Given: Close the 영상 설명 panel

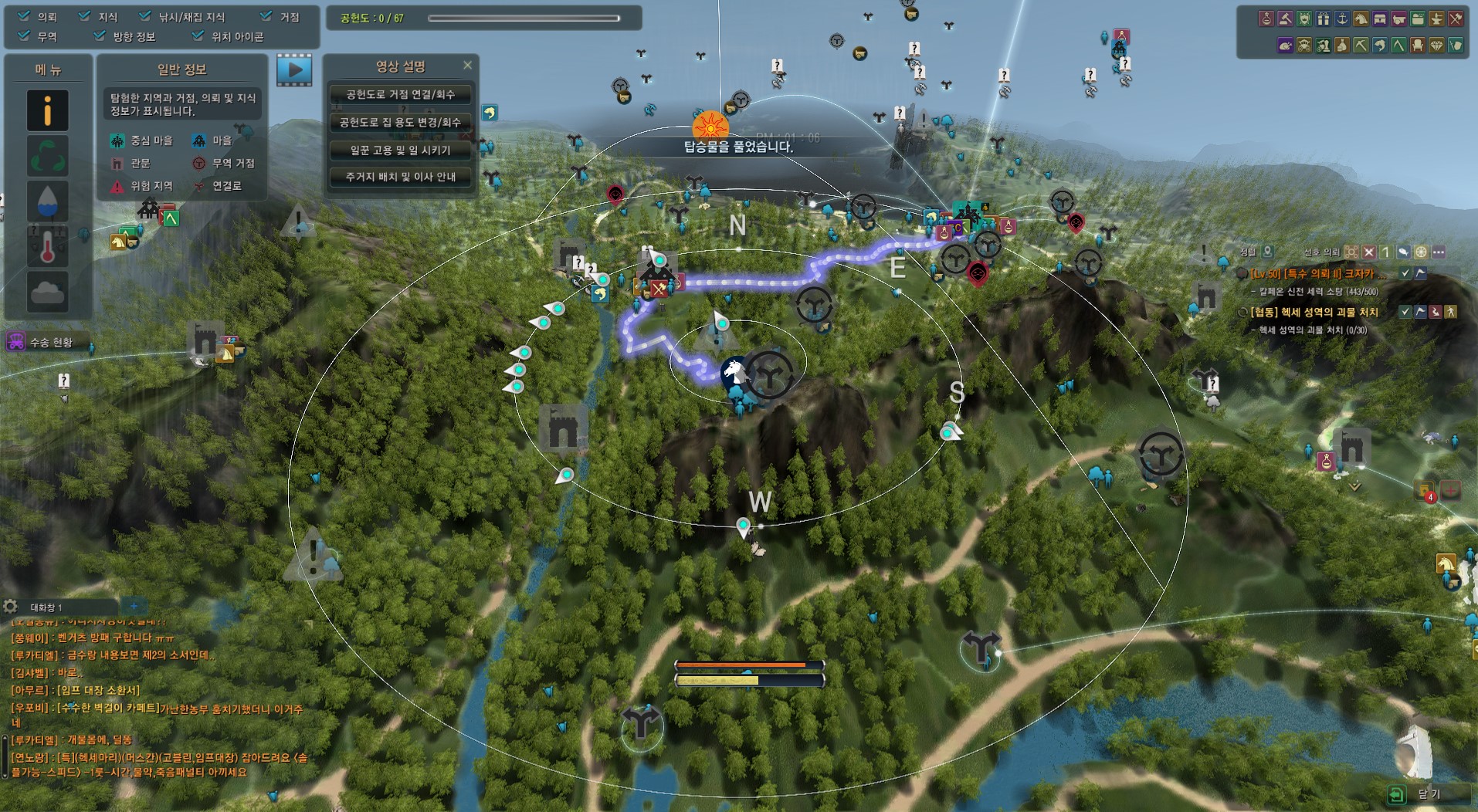Looking at the screenshot, I should [x=467, y=66].
